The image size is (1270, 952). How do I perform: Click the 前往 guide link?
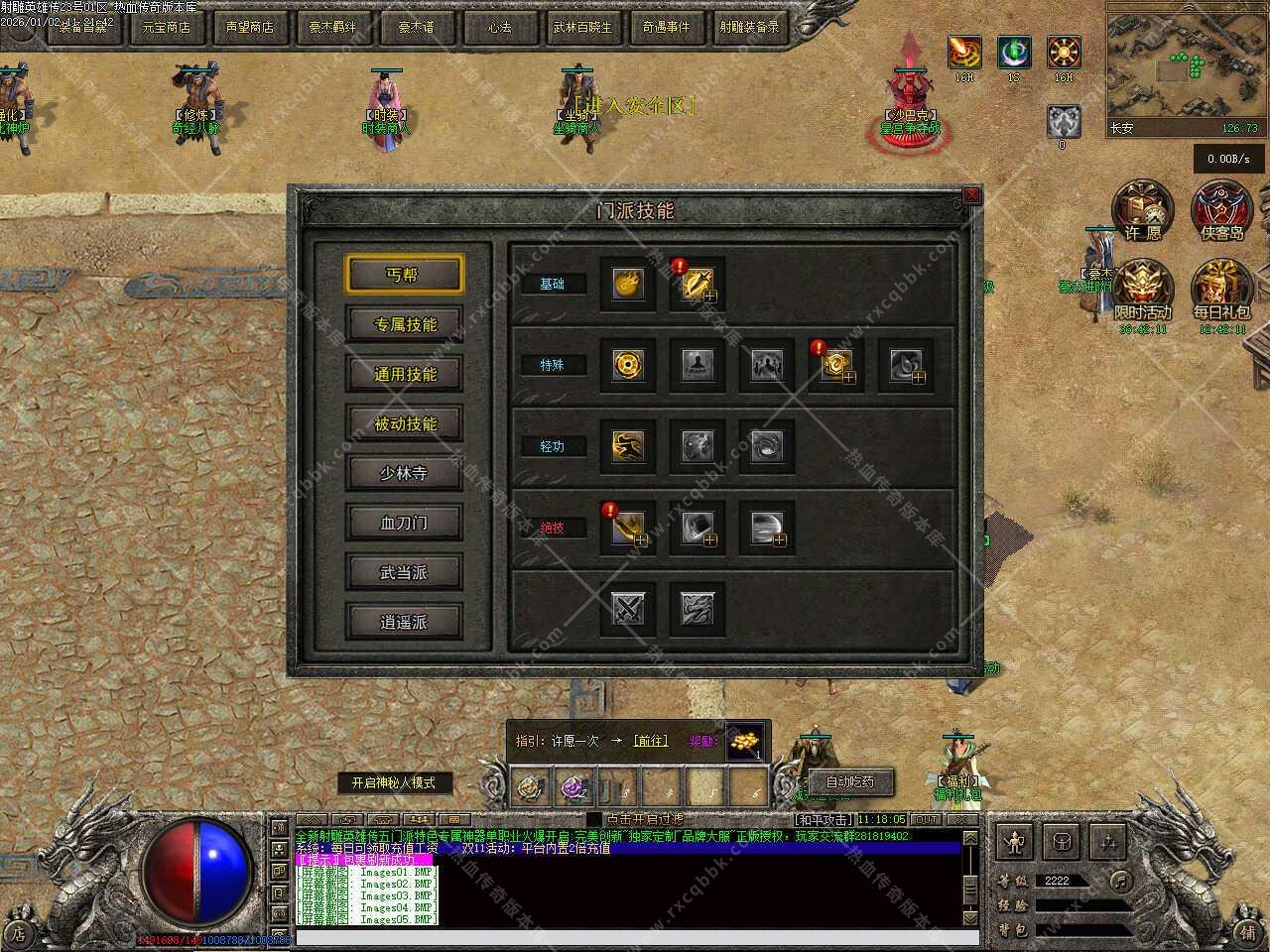pos(651,741)
